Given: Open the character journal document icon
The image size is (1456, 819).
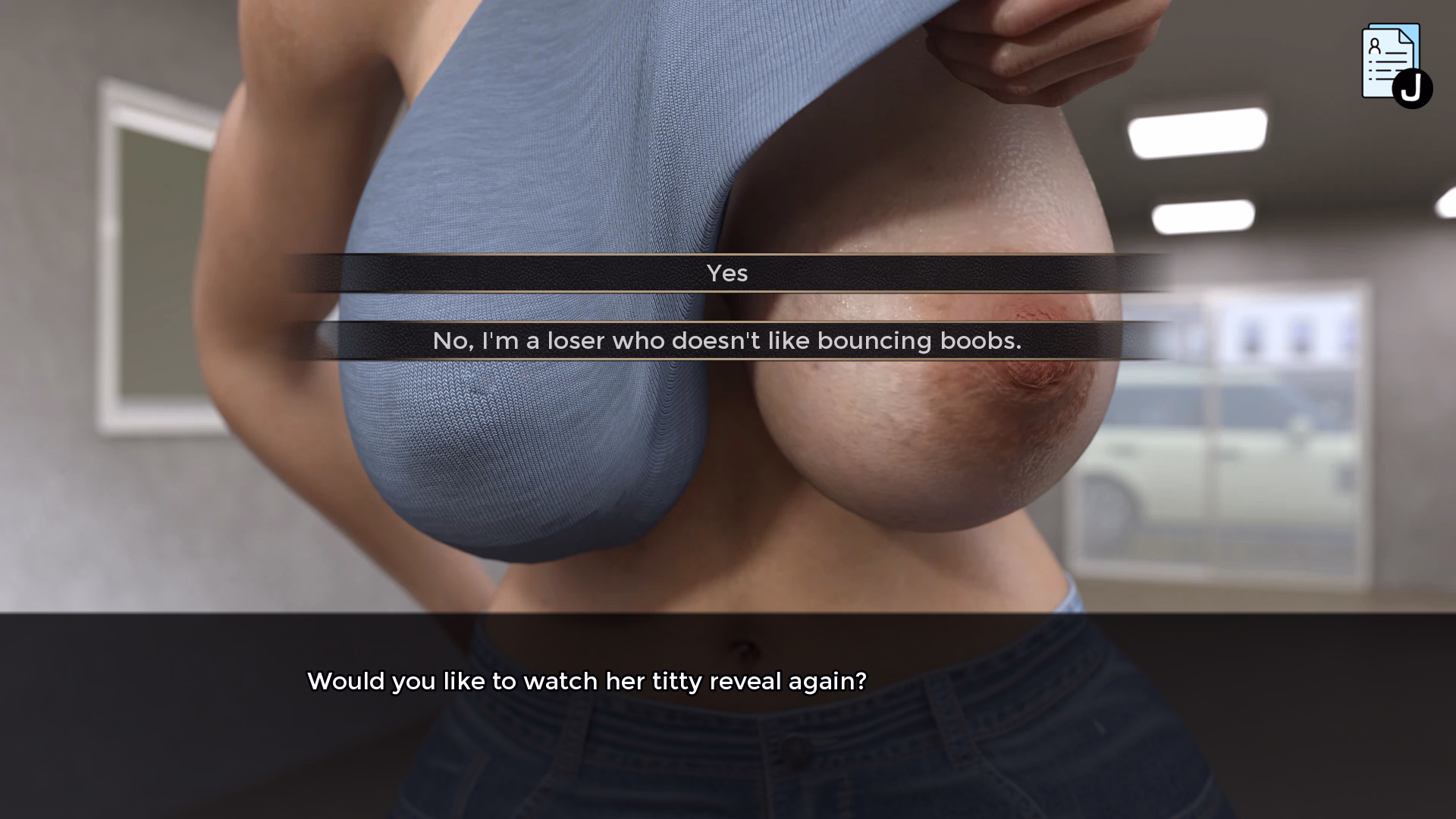Looking at the screenshot, I should coord(1393,64).
